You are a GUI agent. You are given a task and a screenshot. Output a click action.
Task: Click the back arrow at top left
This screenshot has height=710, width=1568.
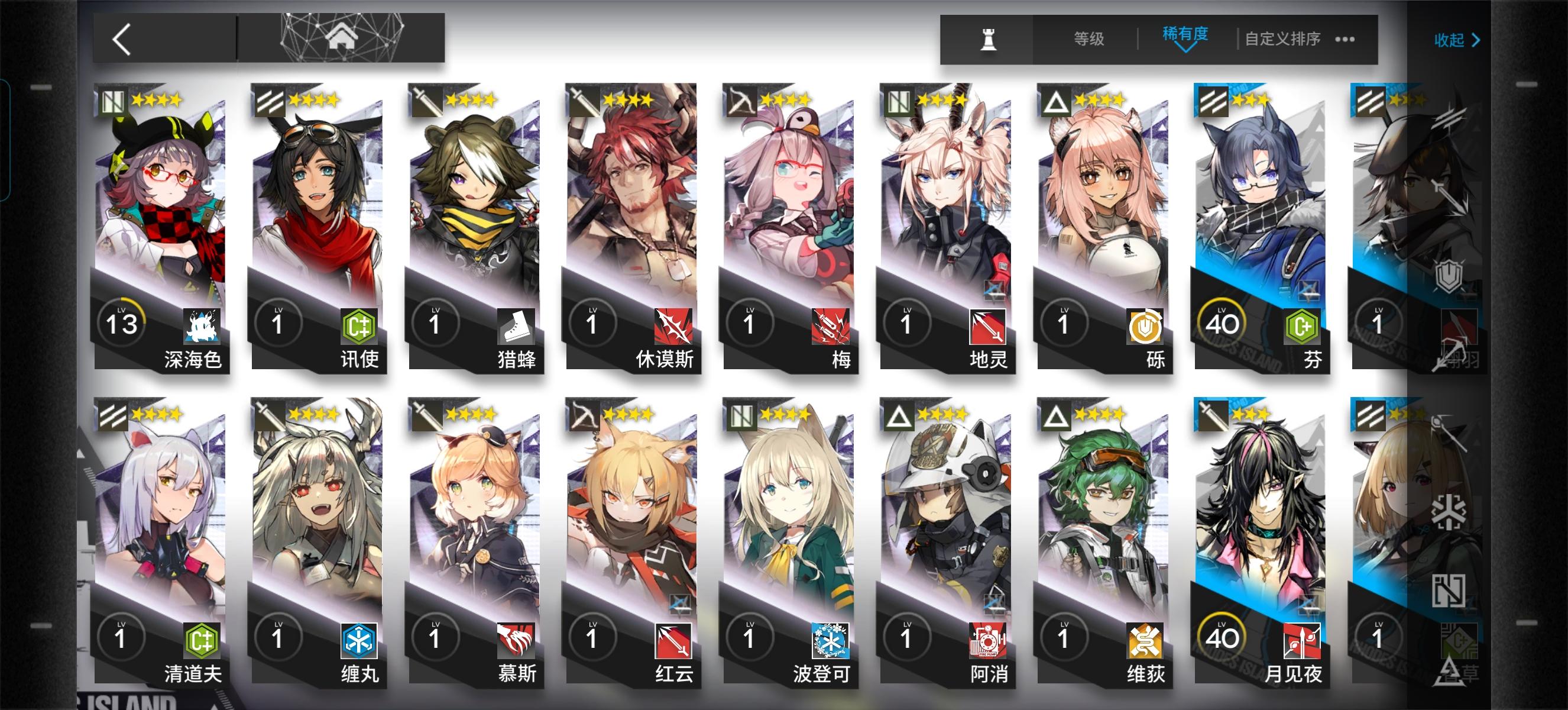[121, 39]
